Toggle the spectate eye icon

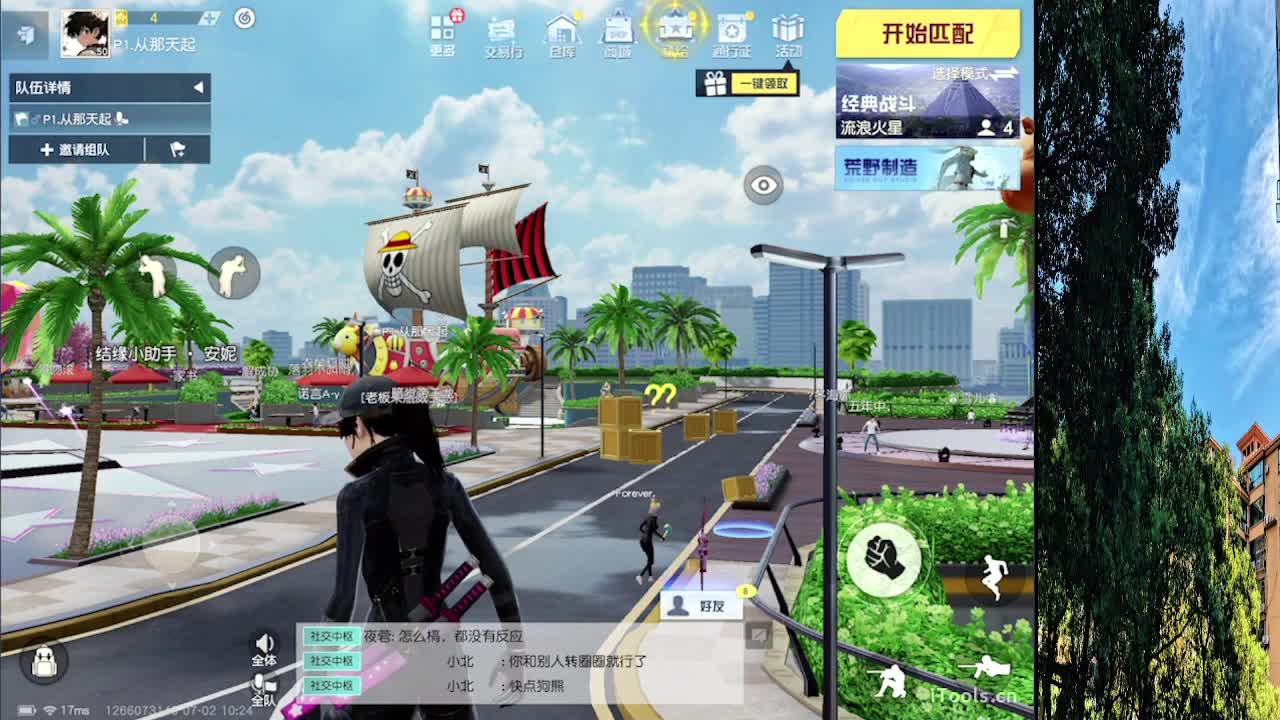point(763,187)
